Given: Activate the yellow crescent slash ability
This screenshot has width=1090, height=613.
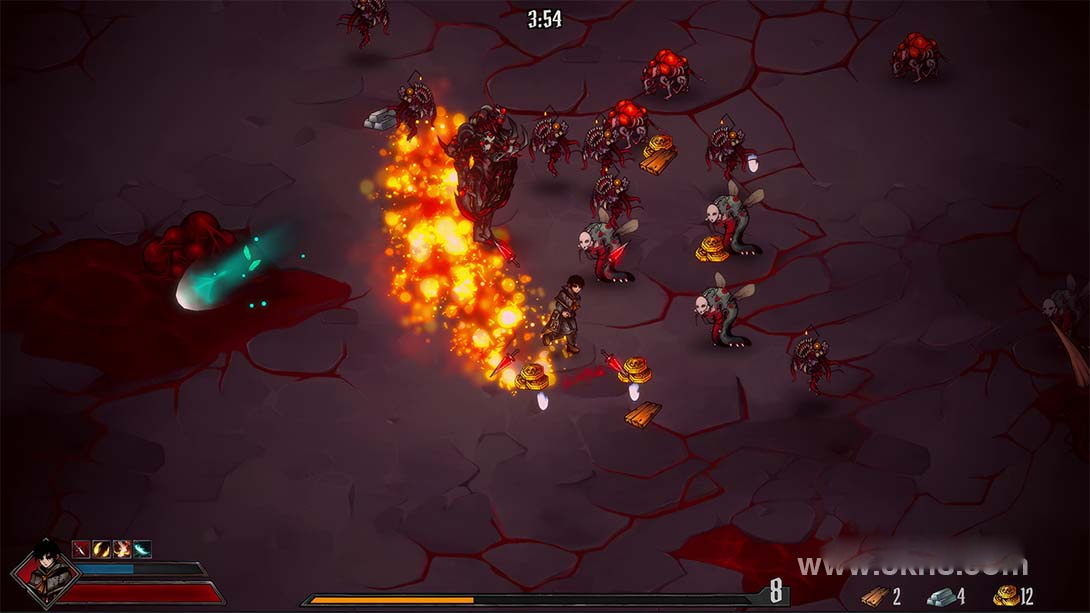Looking at the screenshot, I should pyautogui.click(x=101, y=548).
